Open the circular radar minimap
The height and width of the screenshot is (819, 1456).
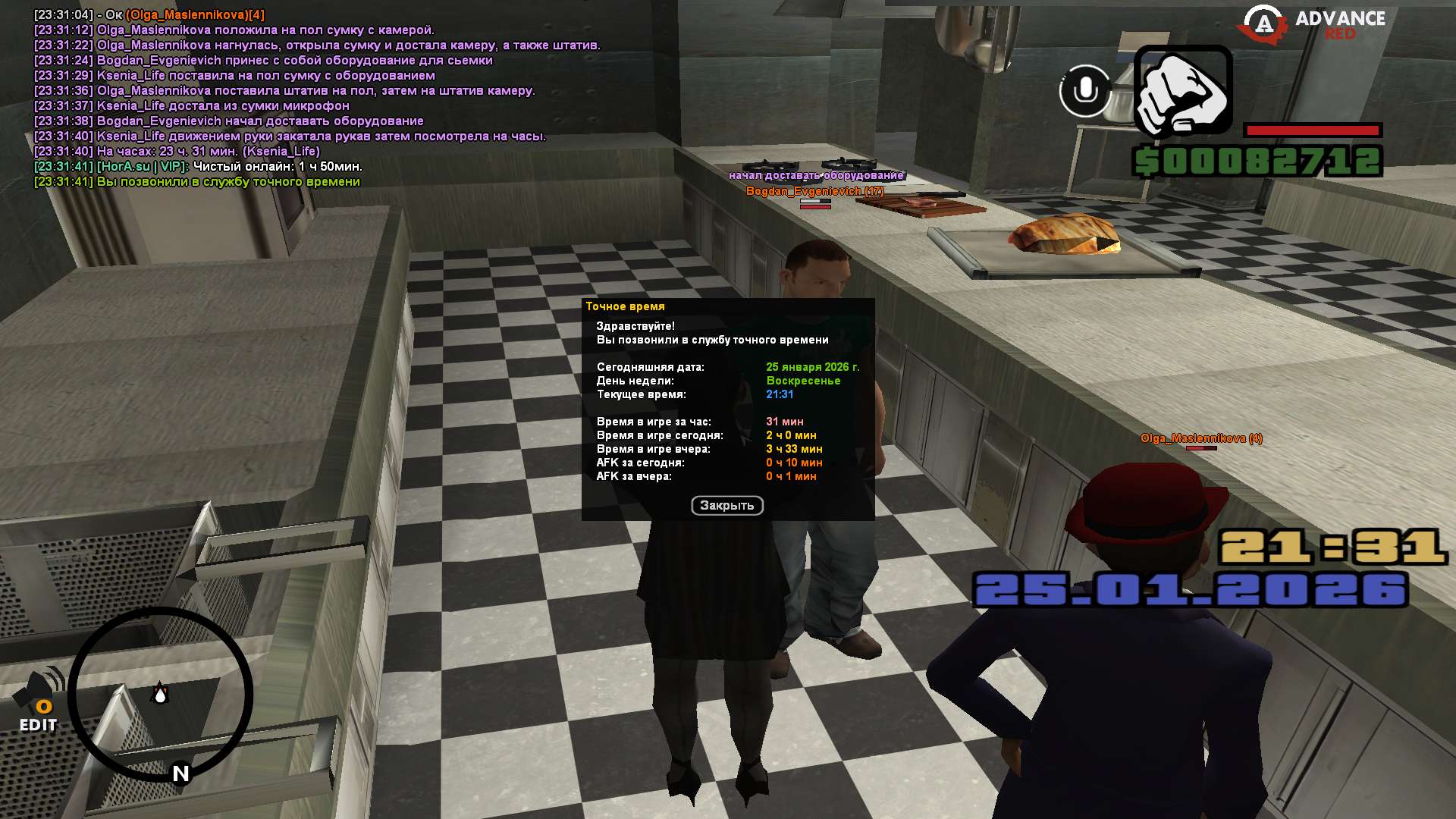160,694
